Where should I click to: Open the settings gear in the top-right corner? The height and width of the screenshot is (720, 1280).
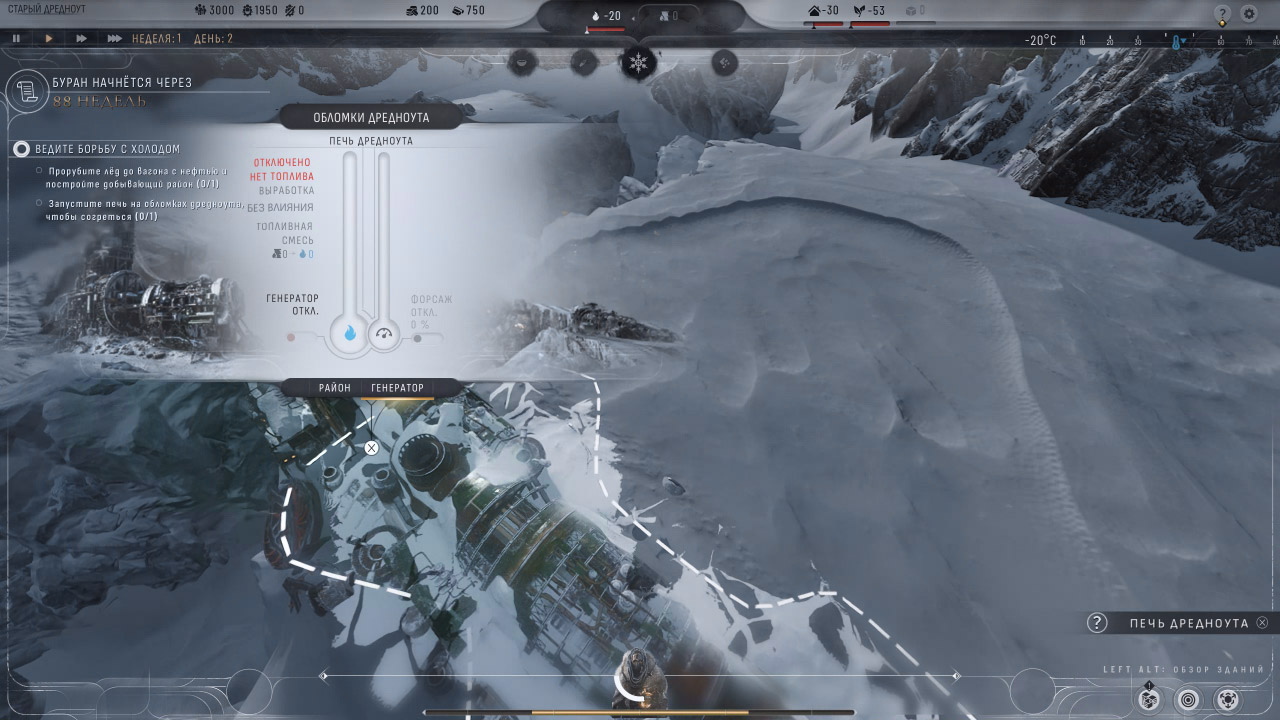click(1249, 13)
